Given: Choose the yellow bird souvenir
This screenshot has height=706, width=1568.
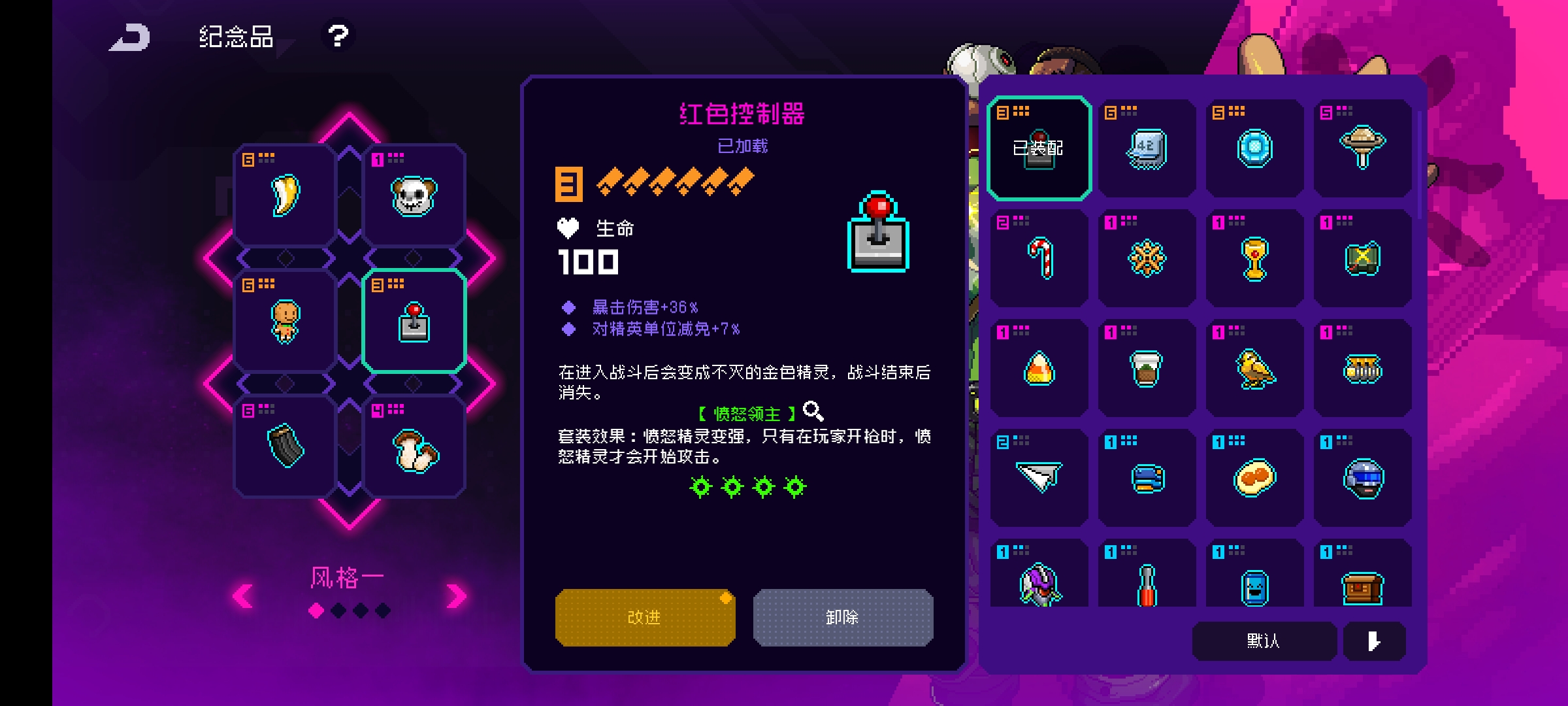Looking at the screenshot, I should pos(1254,368).
